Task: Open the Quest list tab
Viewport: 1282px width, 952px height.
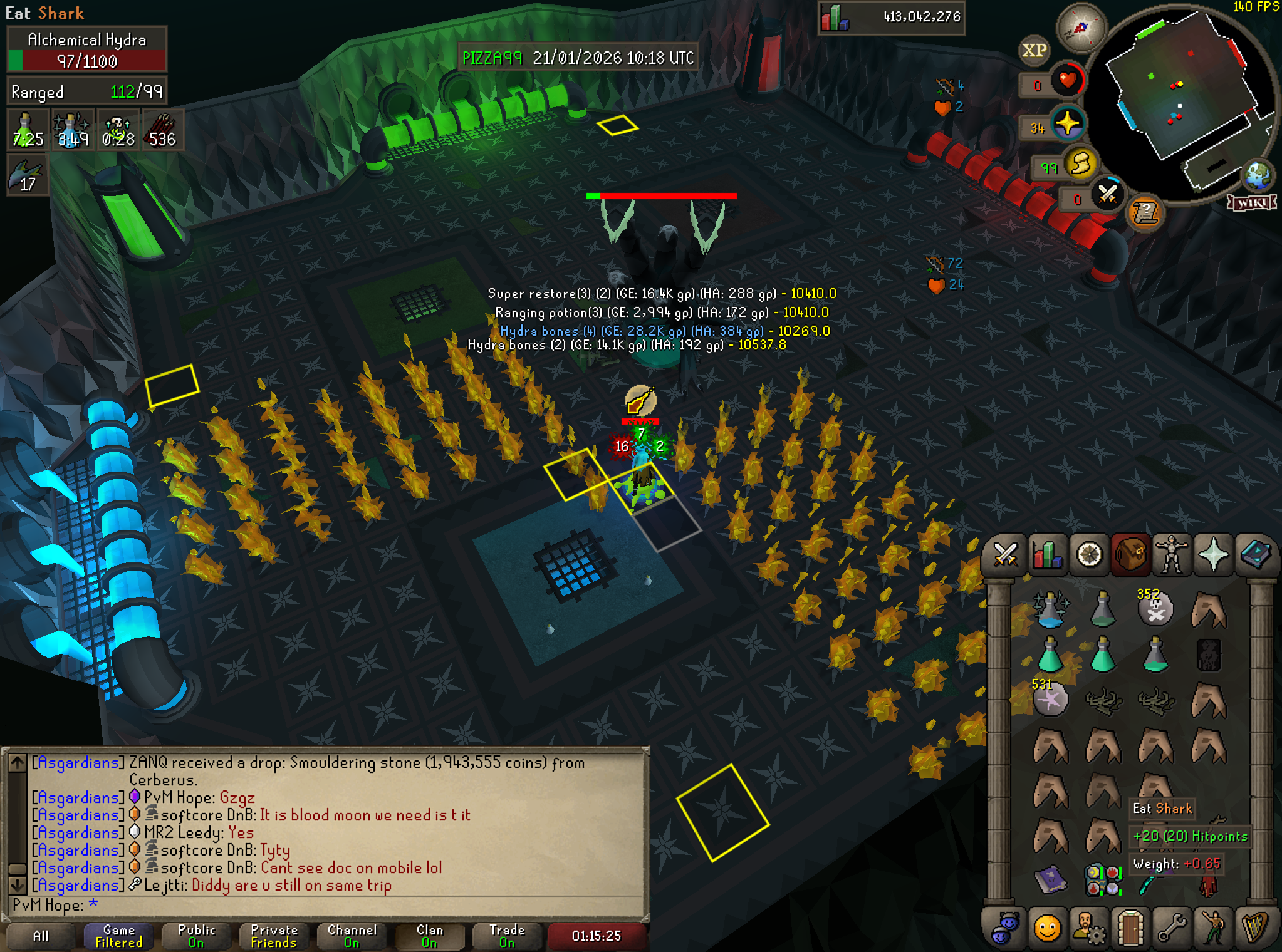Action: (1089, 555)
